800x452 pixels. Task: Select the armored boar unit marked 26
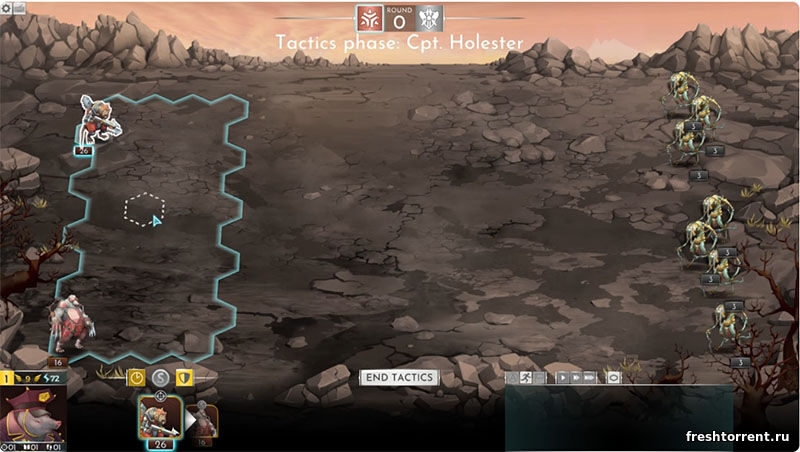(x=100, y=120)
